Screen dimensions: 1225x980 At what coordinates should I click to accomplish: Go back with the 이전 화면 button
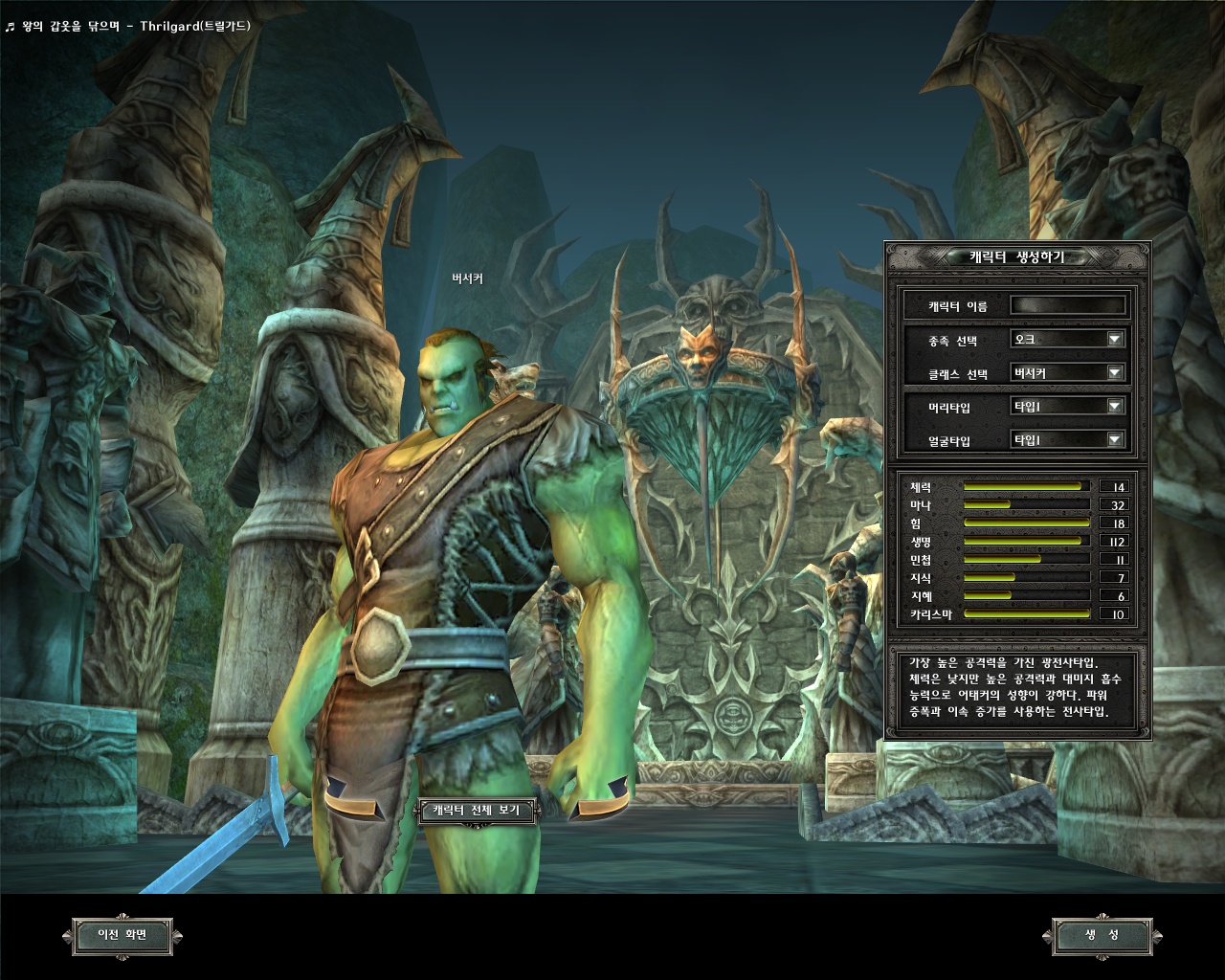click(123, 935)
